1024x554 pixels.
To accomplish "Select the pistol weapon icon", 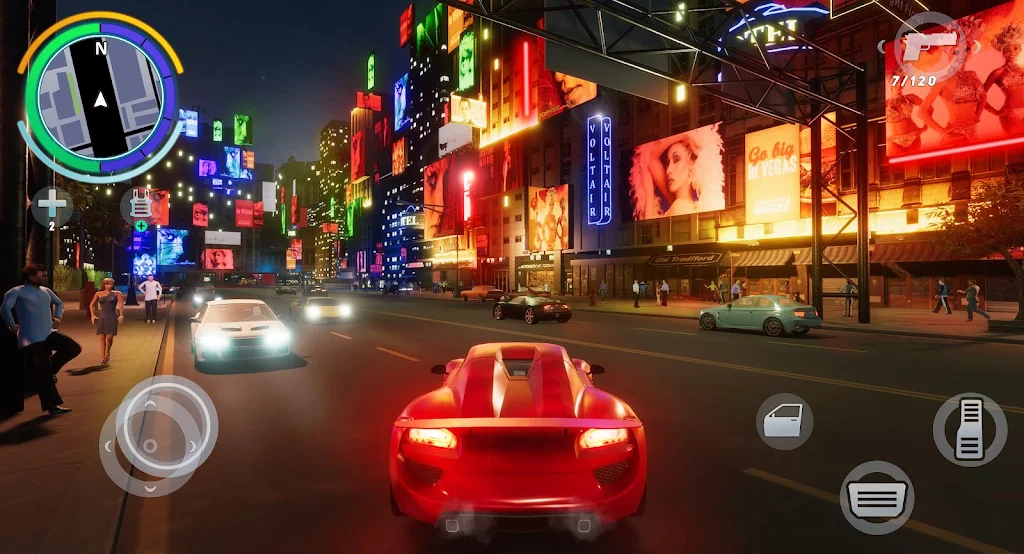I will (x=926, y=47).
